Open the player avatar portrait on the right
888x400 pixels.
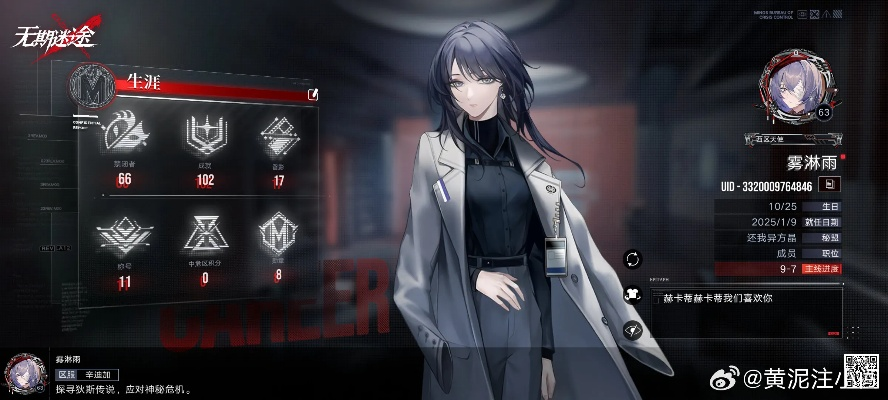(797, 87)
